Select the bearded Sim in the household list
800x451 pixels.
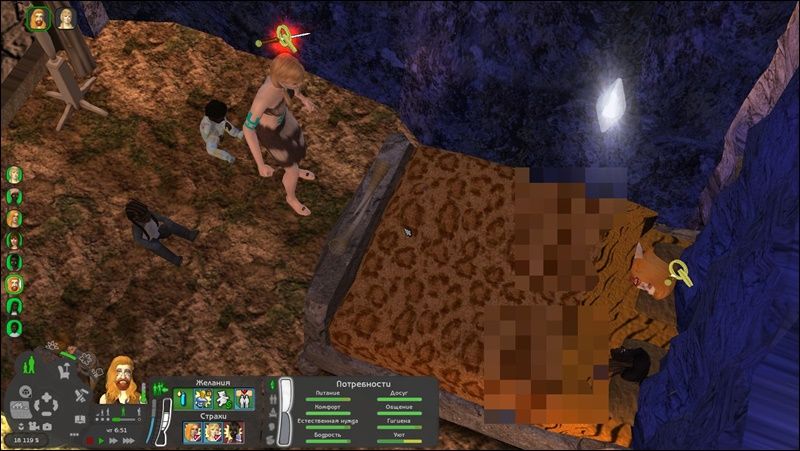(x=15, y=284)
